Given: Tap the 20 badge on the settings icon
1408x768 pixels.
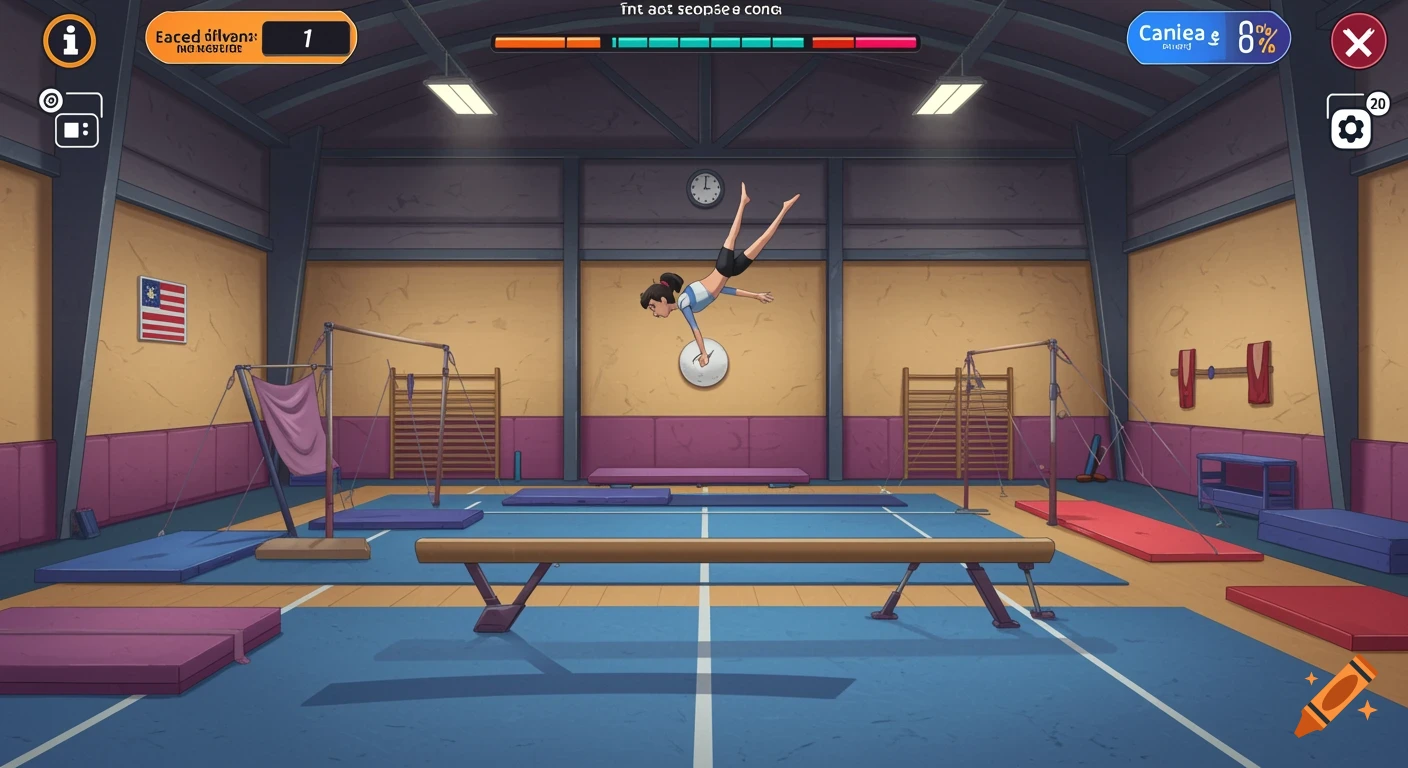Looking at the screenshot, I should 1377,102.
